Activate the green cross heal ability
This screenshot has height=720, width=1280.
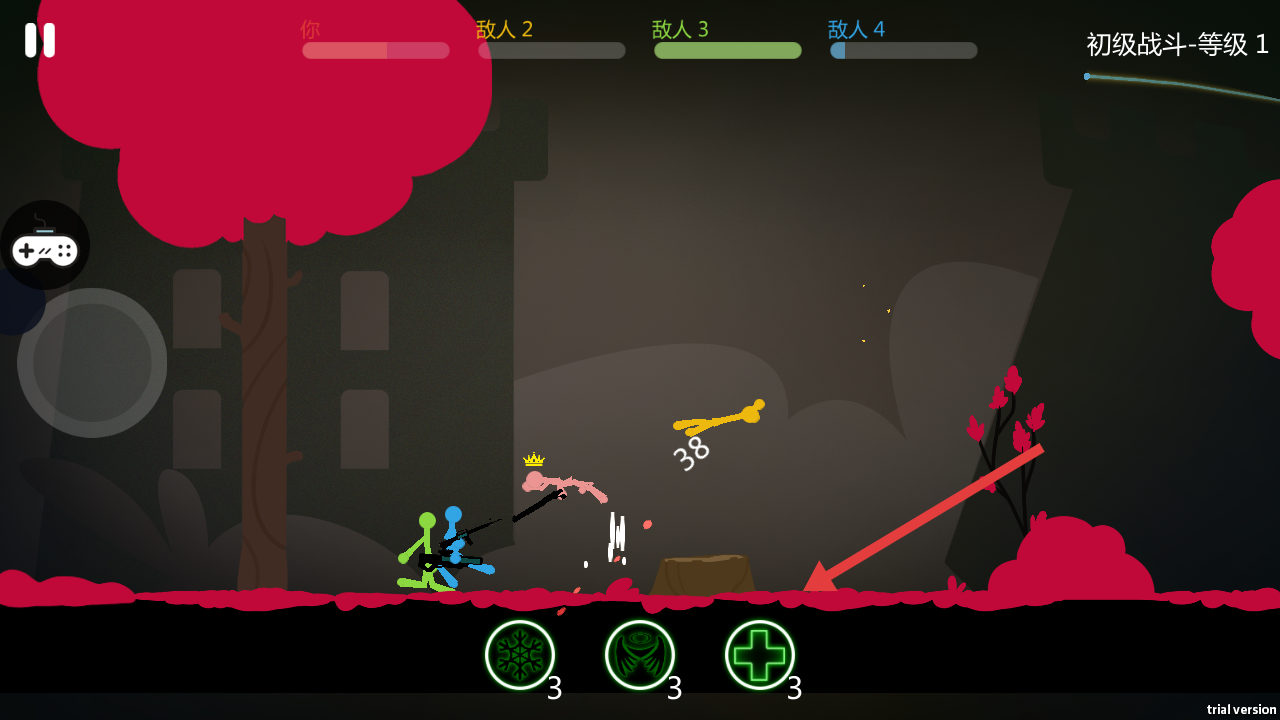760,655
